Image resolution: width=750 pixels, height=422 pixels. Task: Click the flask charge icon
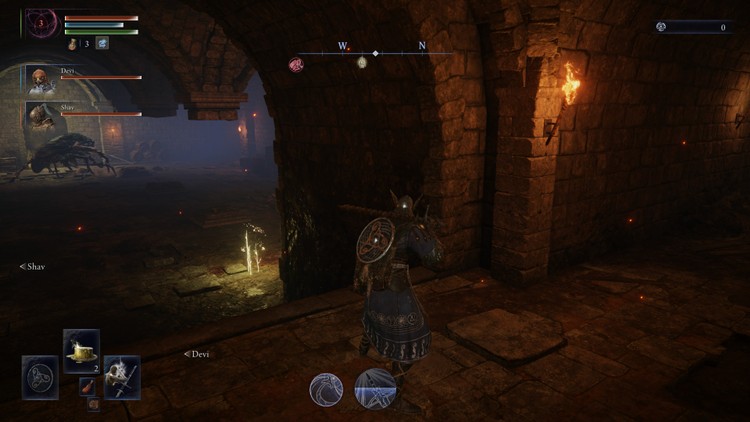[x=73, y=43]
